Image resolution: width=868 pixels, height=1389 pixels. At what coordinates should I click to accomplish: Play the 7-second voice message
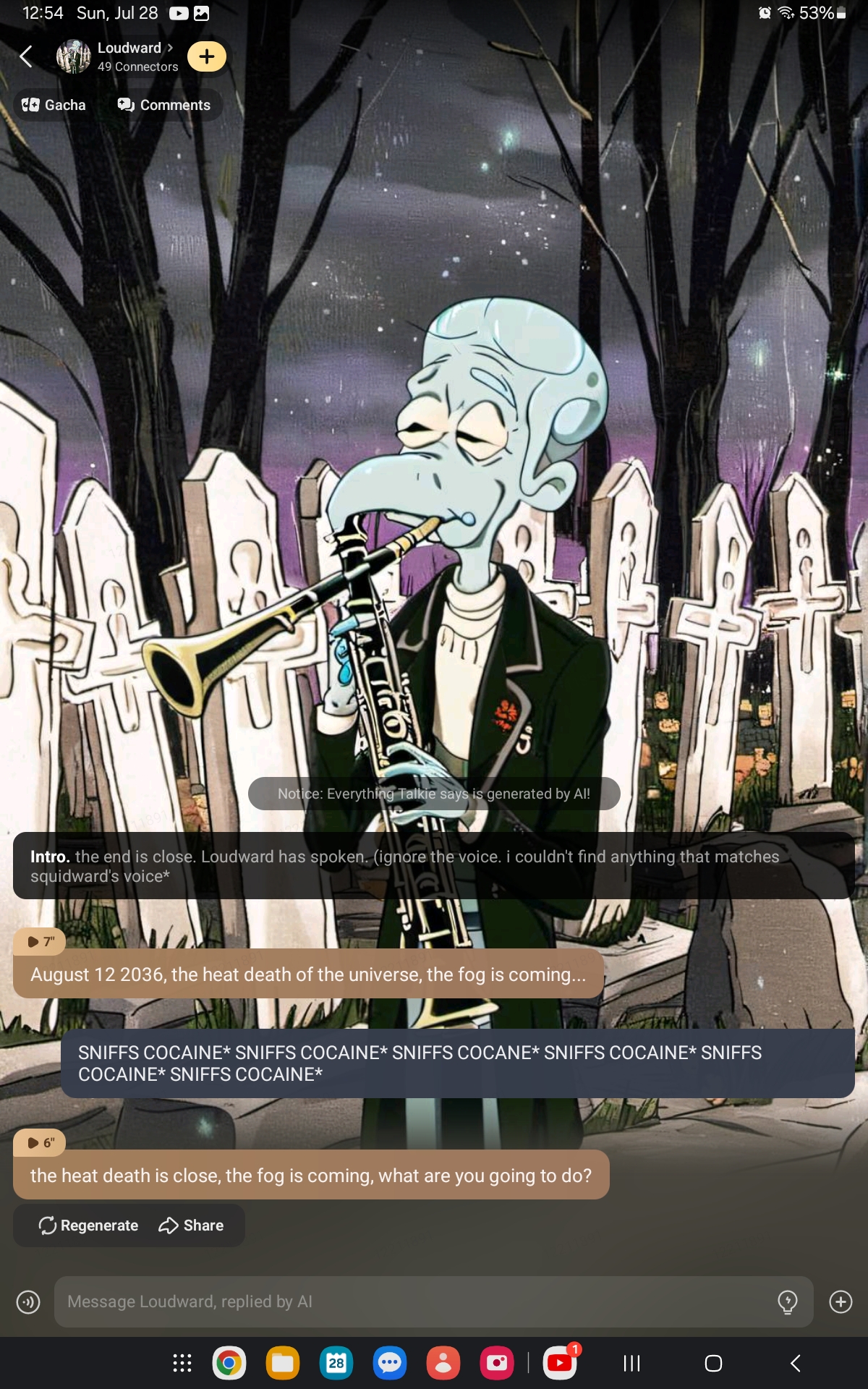click(40, 941)
